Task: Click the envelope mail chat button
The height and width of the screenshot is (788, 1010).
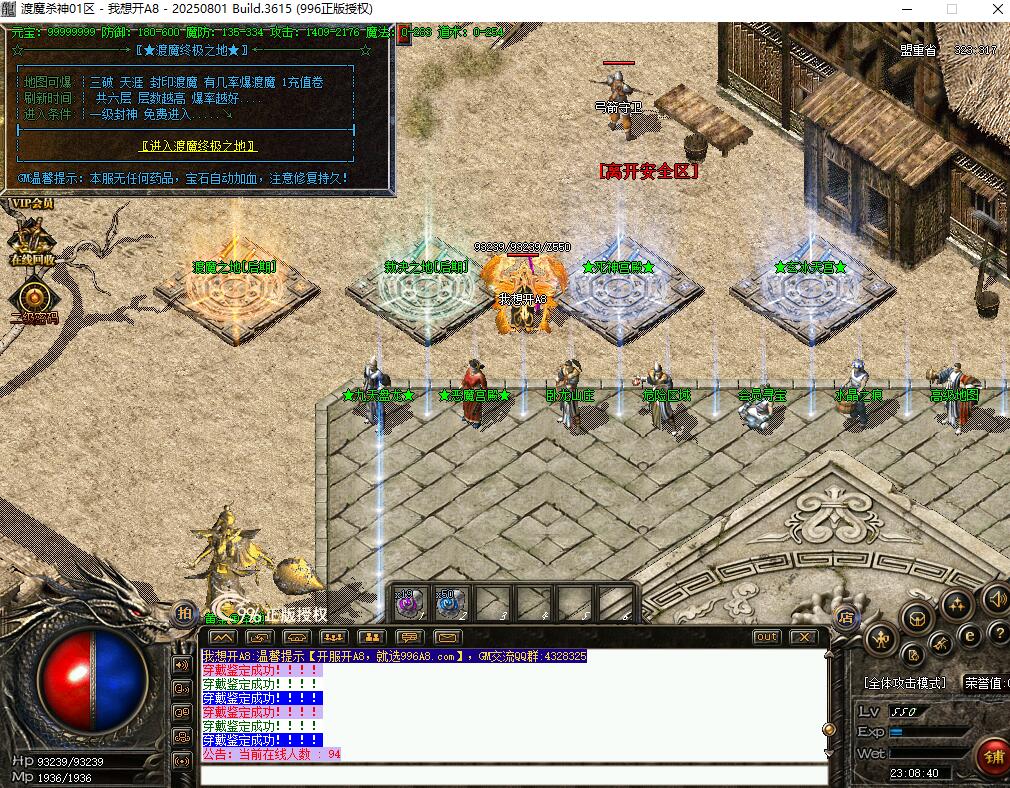Action: tap(447, 637)
